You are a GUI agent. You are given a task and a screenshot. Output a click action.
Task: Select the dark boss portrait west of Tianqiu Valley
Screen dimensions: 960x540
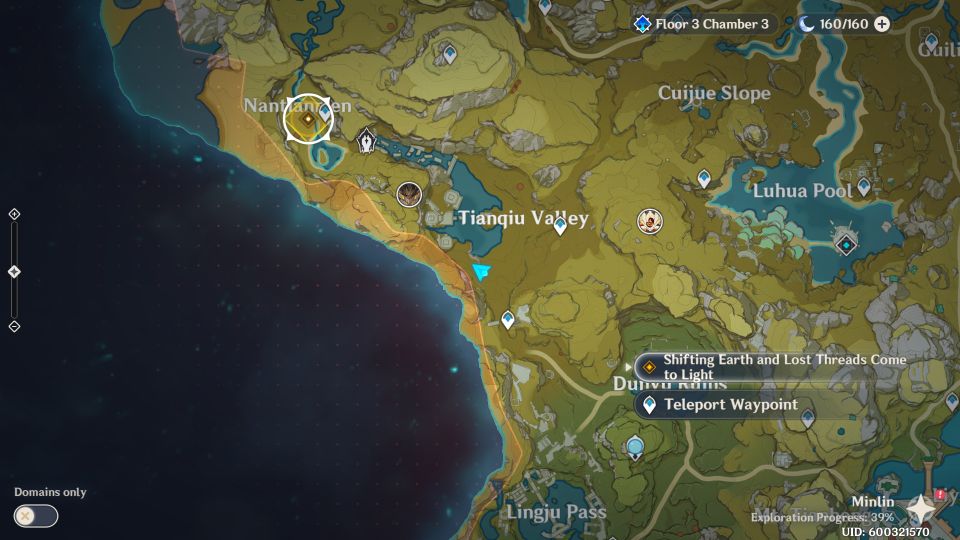408,194
